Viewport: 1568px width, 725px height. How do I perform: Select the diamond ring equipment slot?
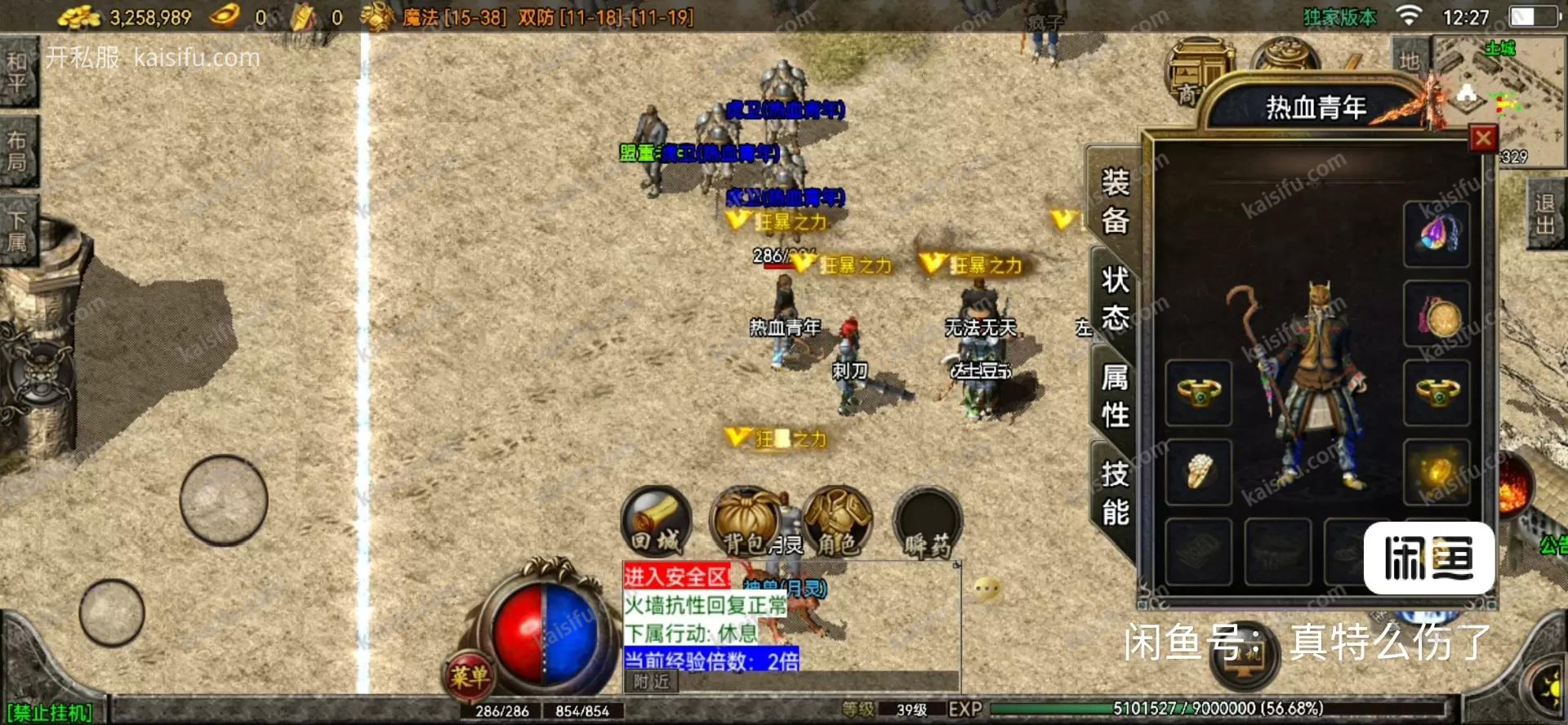(1198, 472)
